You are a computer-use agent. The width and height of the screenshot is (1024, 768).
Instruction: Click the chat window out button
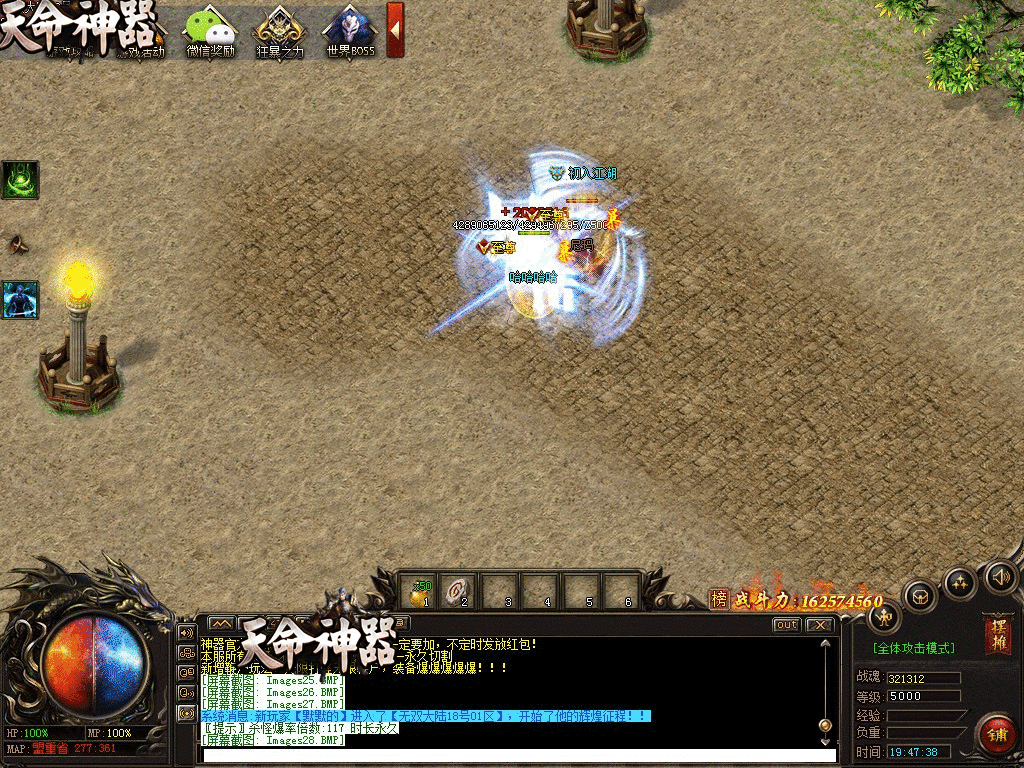[x=787, y=625]
